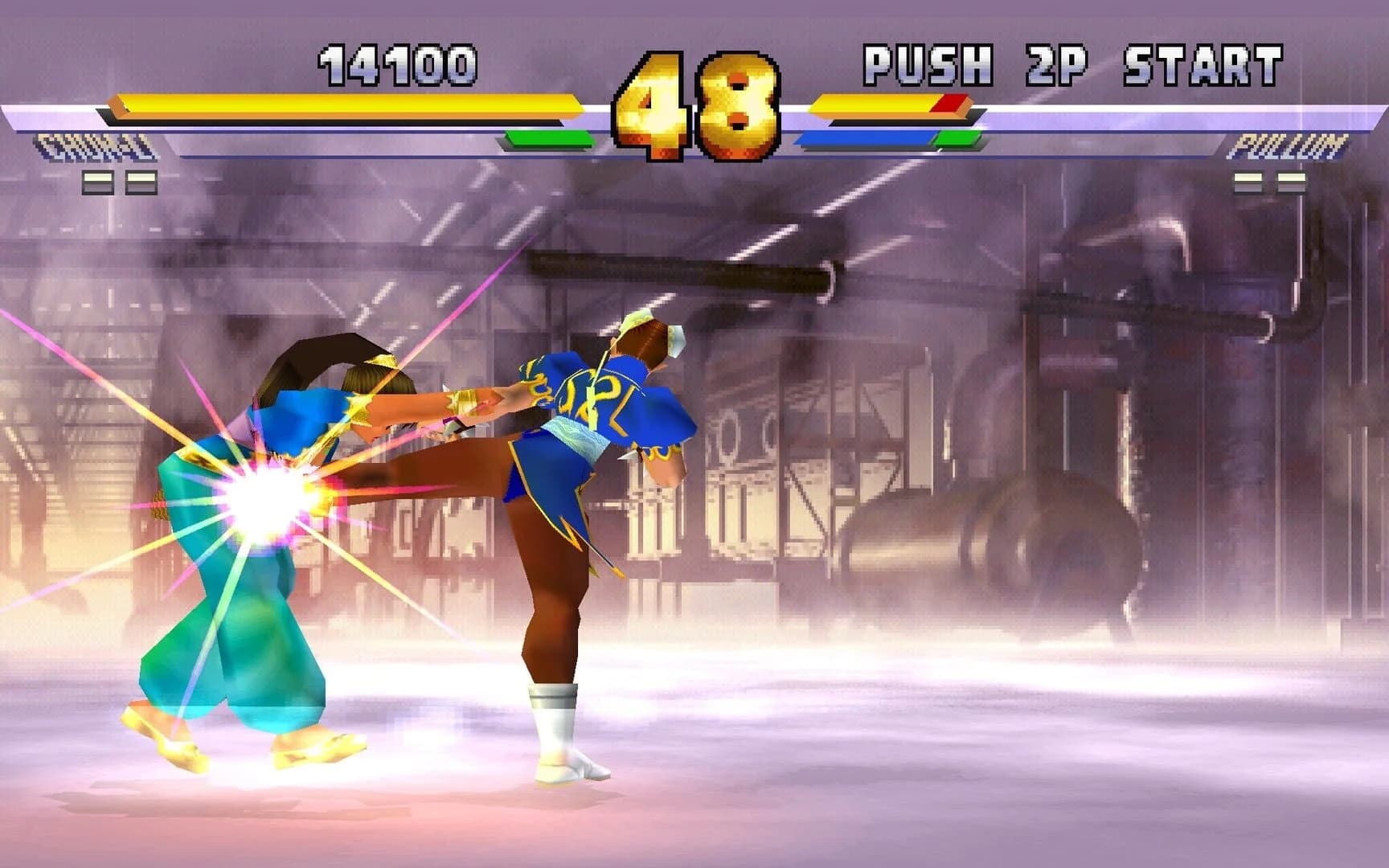Click Pullum's golden sandals
The image size is (1389, 868).
(313, 747)
